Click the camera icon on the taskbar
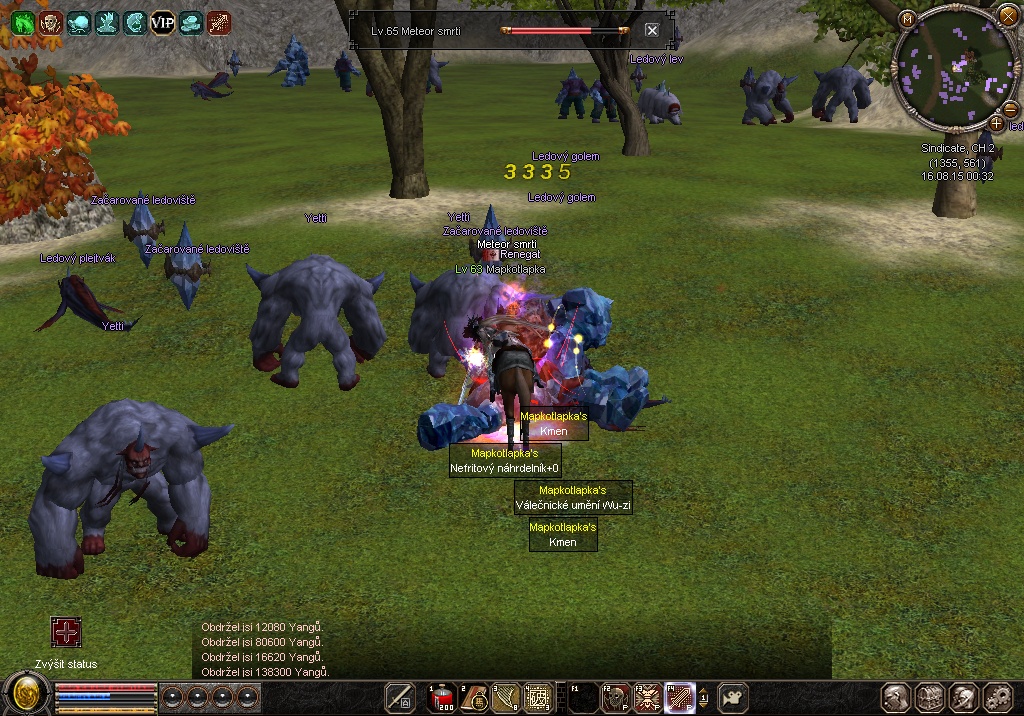Screen dimensions: 1024x716 click(735, 697)
